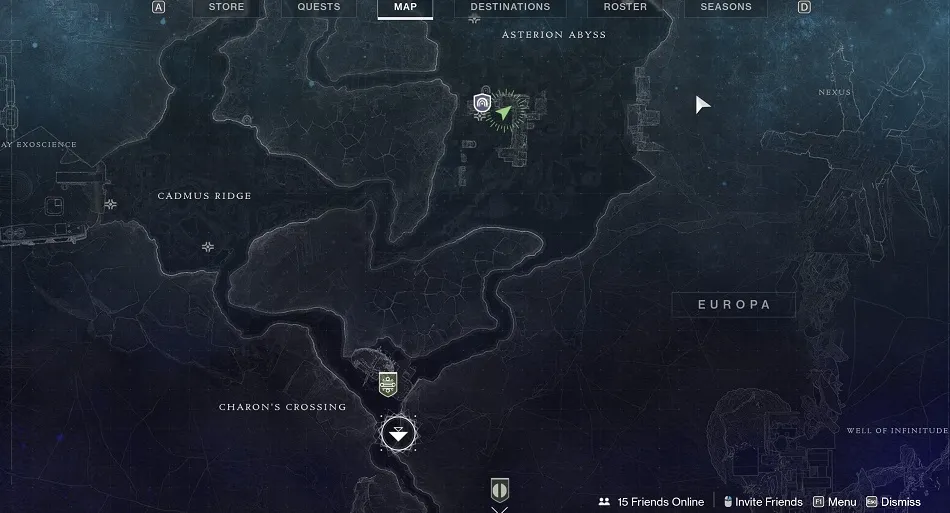Select the lost sector arch shield marker
Viewport: 950px width, 513px height.
[483, 102]
